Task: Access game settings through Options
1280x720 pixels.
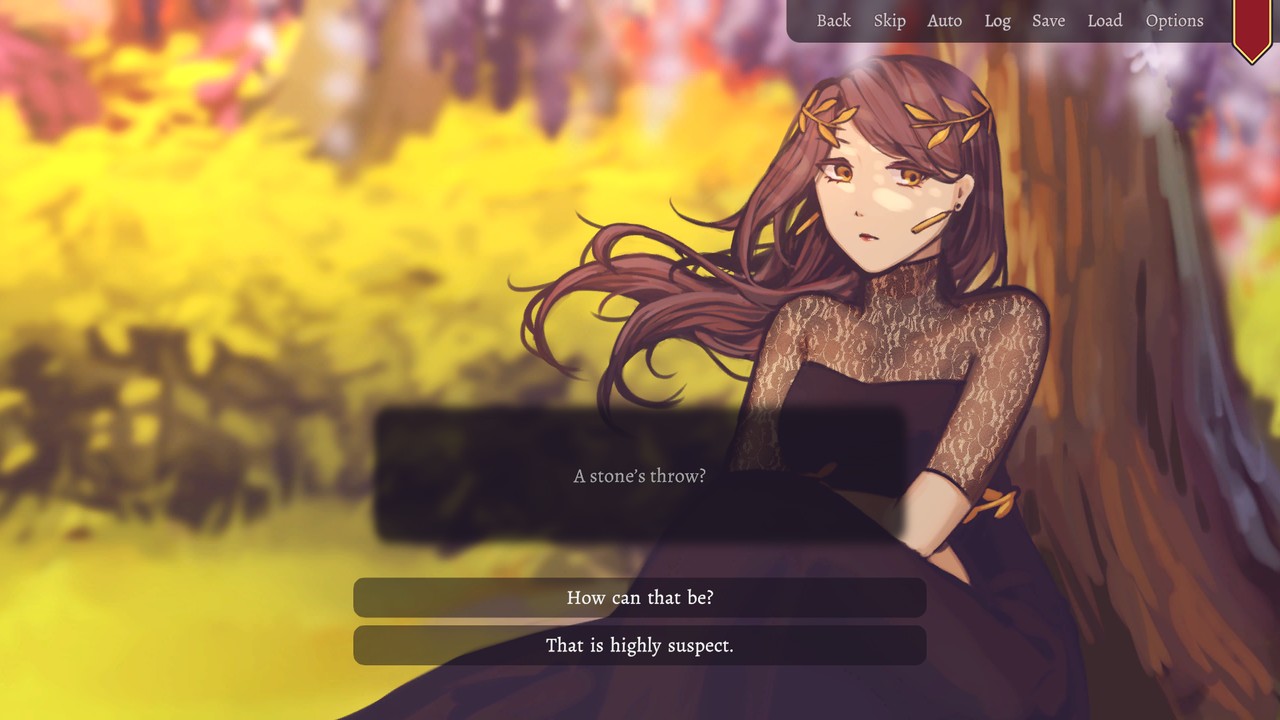Action: [1174, 20]
